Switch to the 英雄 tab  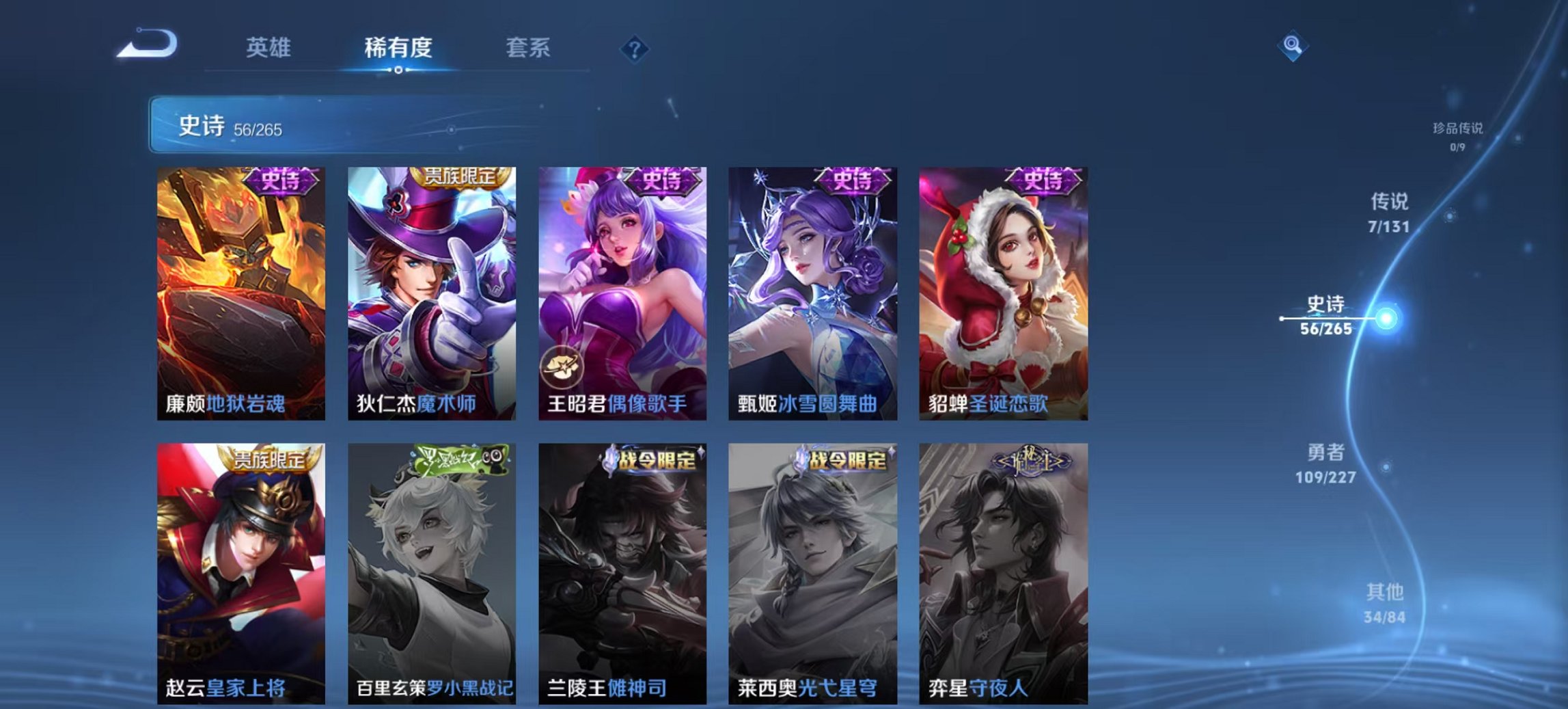(270, 48)
